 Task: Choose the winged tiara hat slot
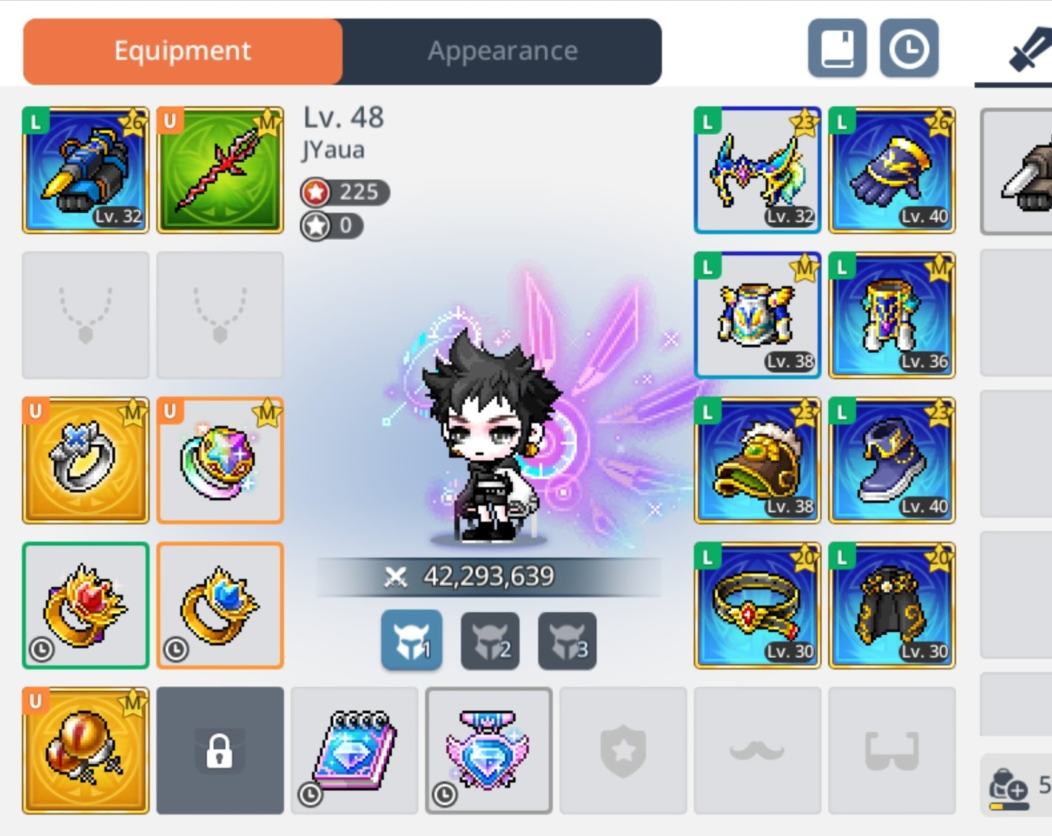[x=758, y=170]
